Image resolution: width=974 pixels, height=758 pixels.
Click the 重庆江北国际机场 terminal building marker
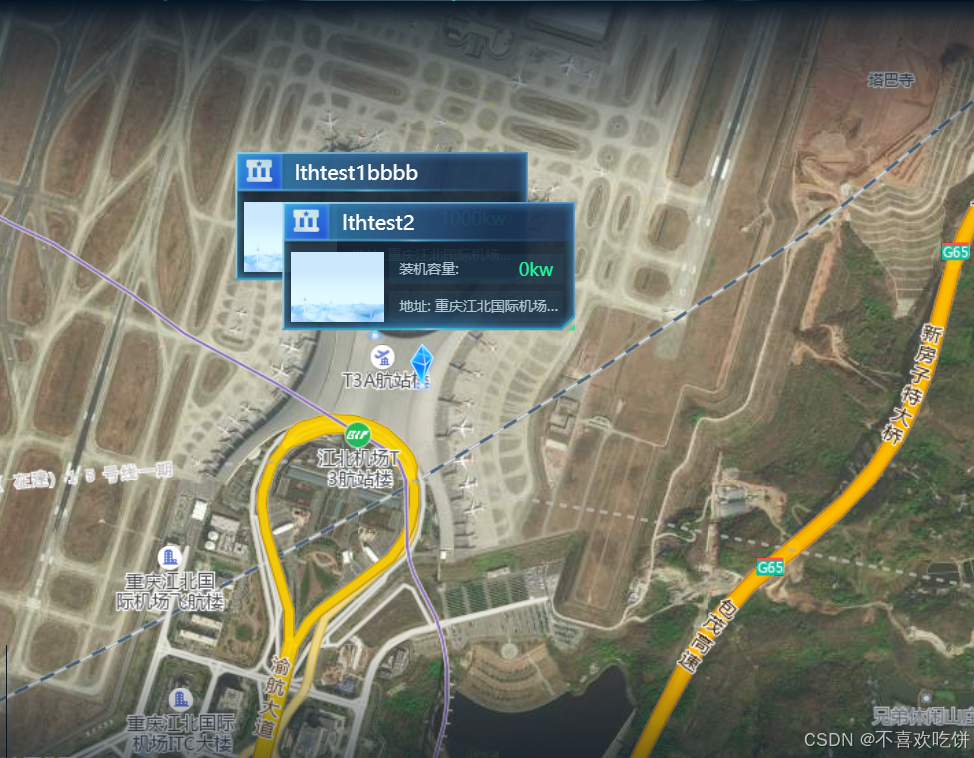(171, 557)
